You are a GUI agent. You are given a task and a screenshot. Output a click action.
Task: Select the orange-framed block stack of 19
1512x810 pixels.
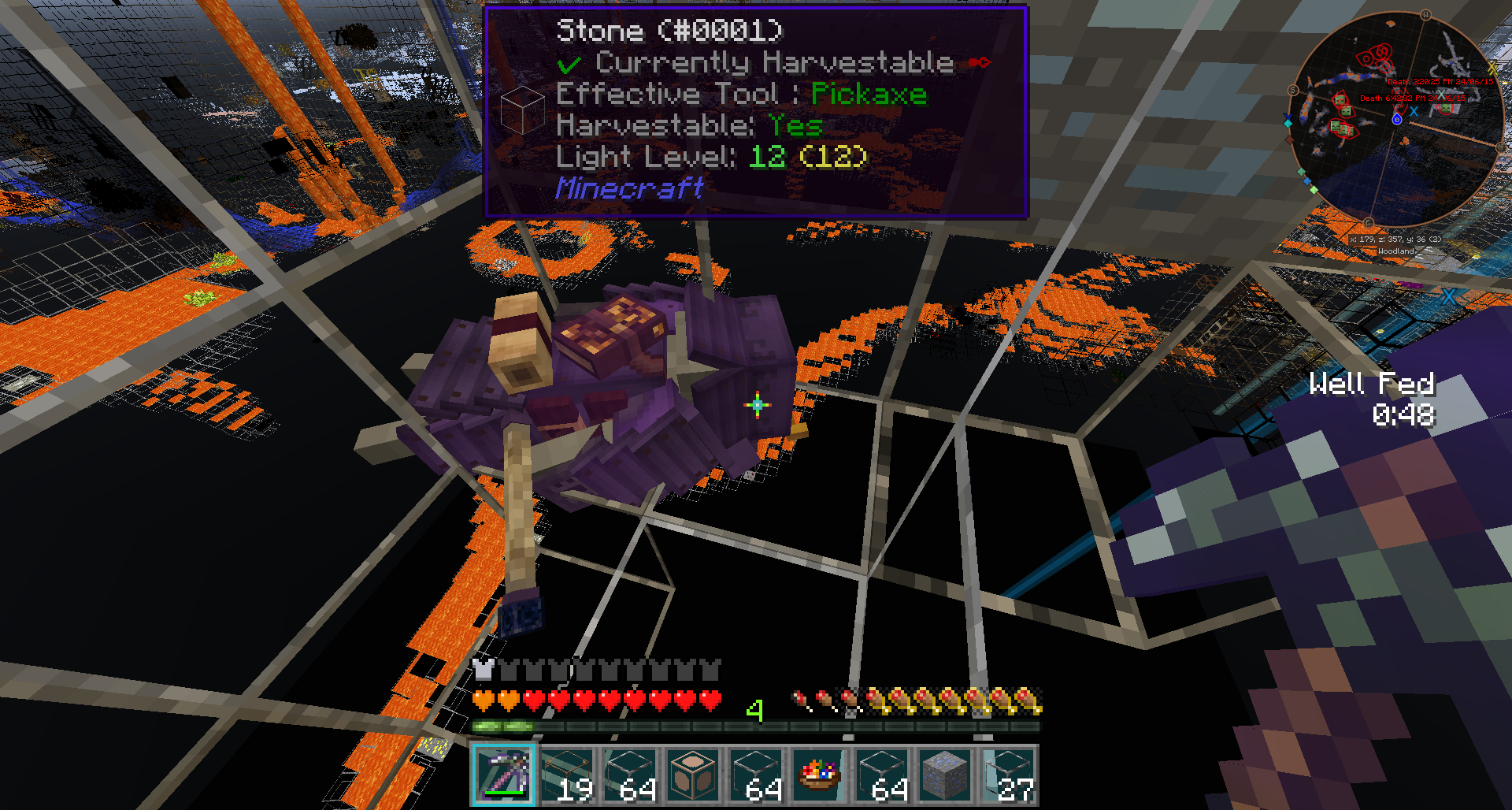coord(566,775)
